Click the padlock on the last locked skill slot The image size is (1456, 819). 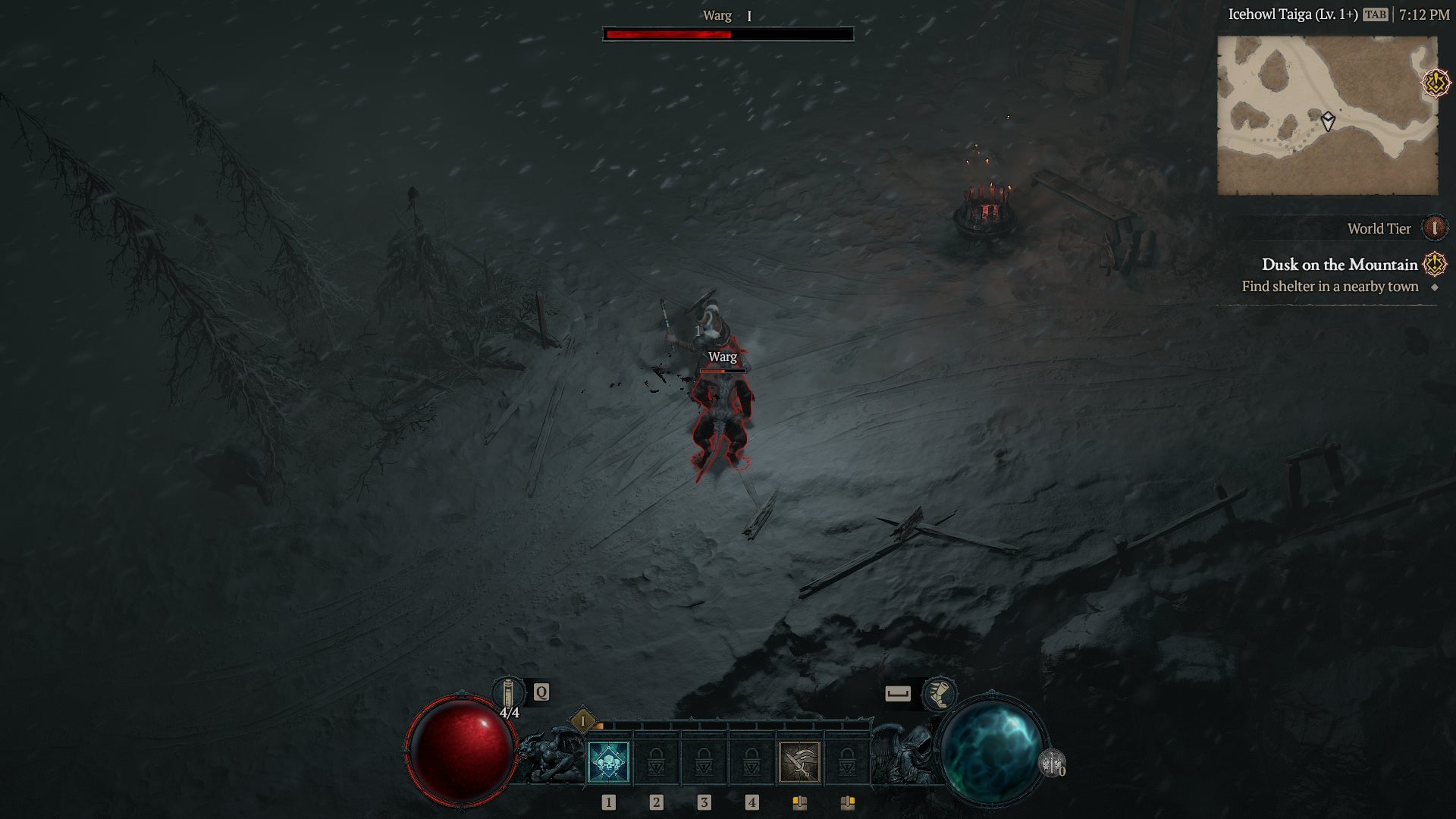[x=846, y=763]
